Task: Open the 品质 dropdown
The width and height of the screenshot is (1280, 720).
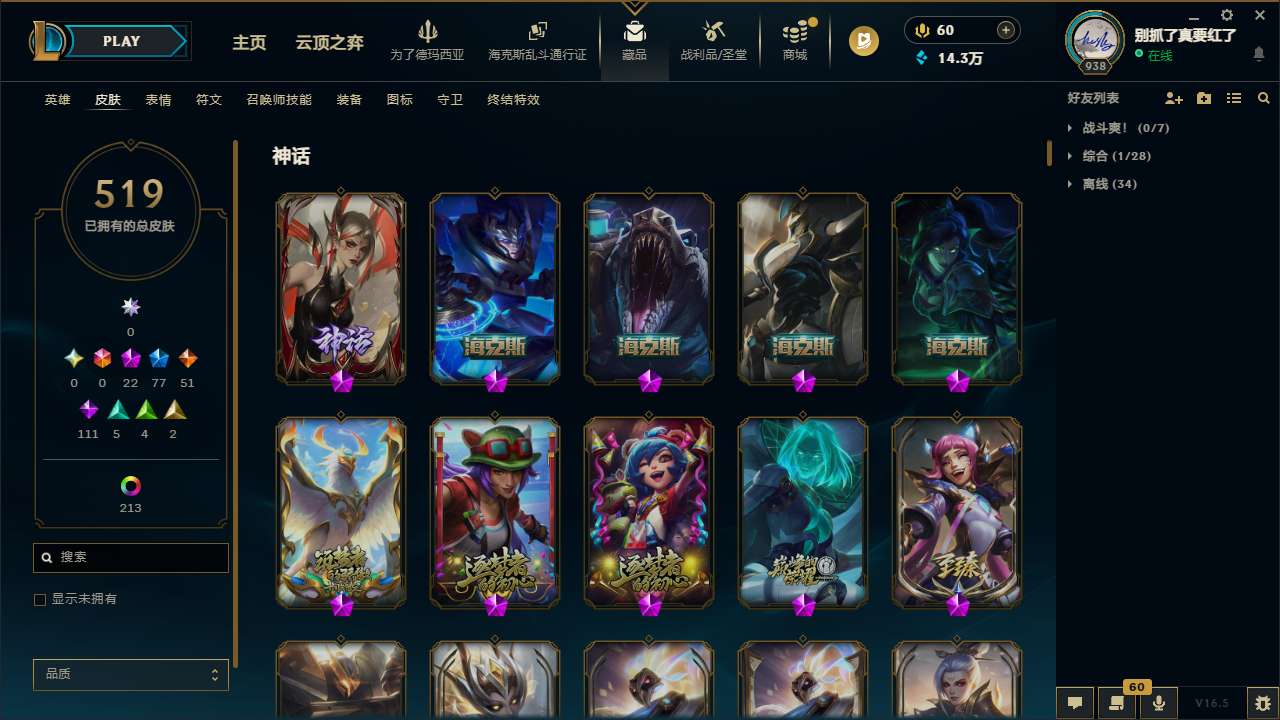Action: click(x=130, y=674)
